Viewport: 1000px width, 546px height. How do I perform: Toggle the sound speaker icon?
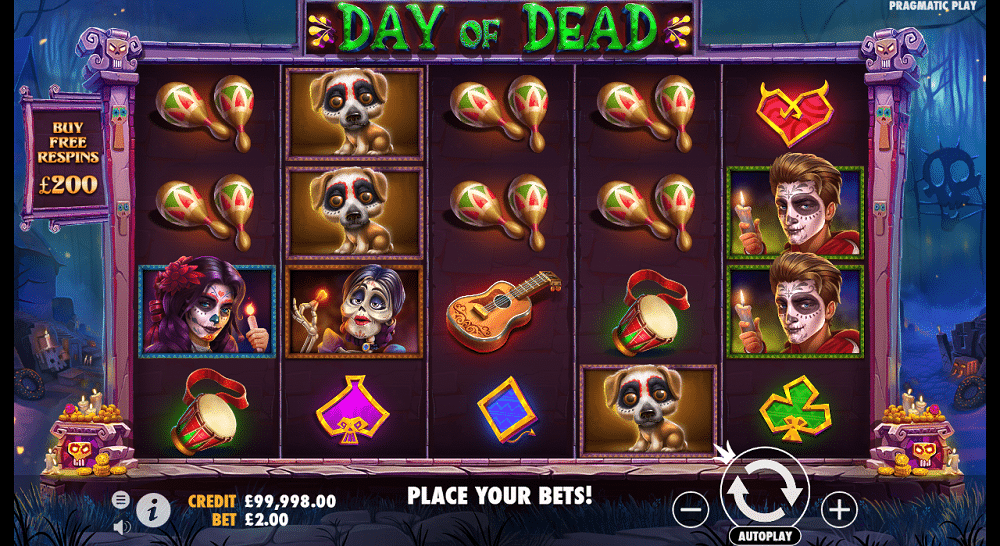[121, 525]
